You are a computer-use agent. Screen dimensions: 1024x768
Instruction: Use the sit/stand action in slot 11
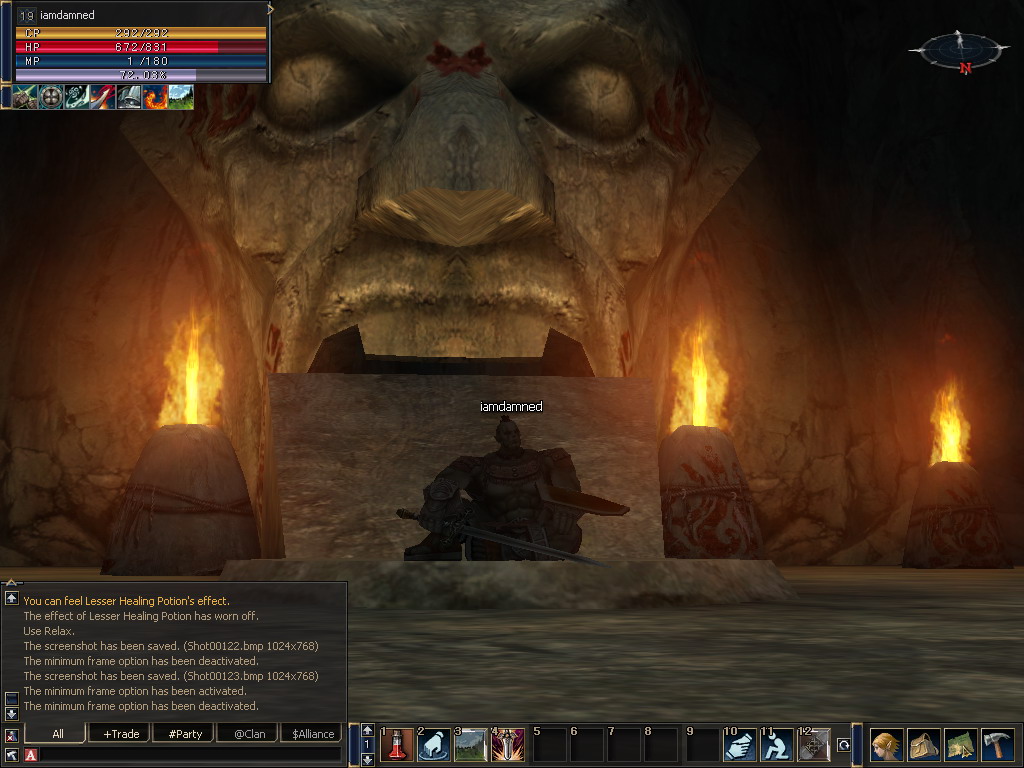(x=776, y=745)
